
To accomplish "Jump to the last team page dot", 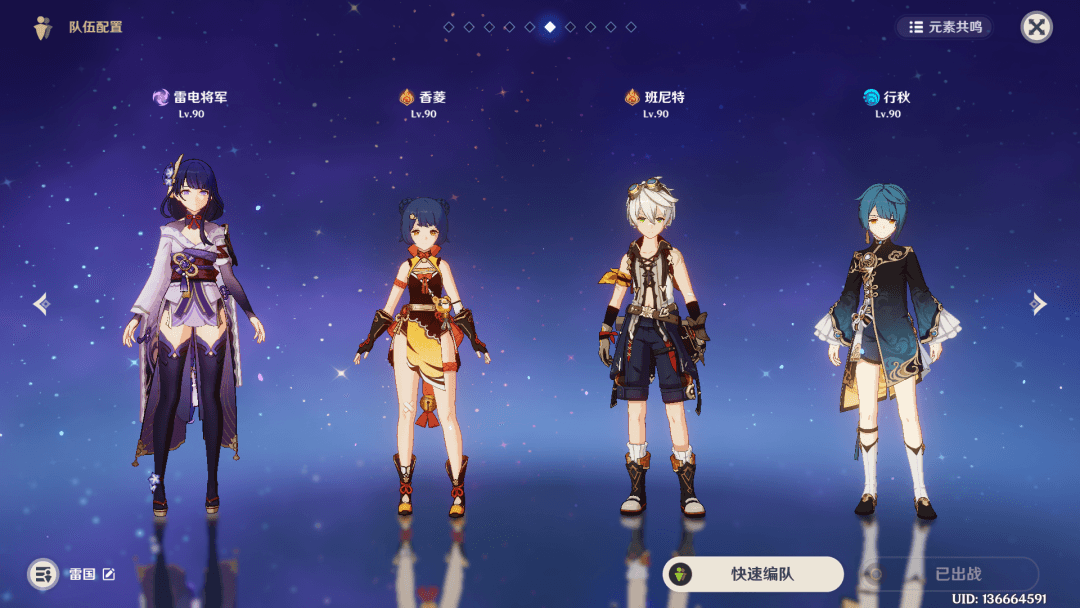I will tap(631, 27).
